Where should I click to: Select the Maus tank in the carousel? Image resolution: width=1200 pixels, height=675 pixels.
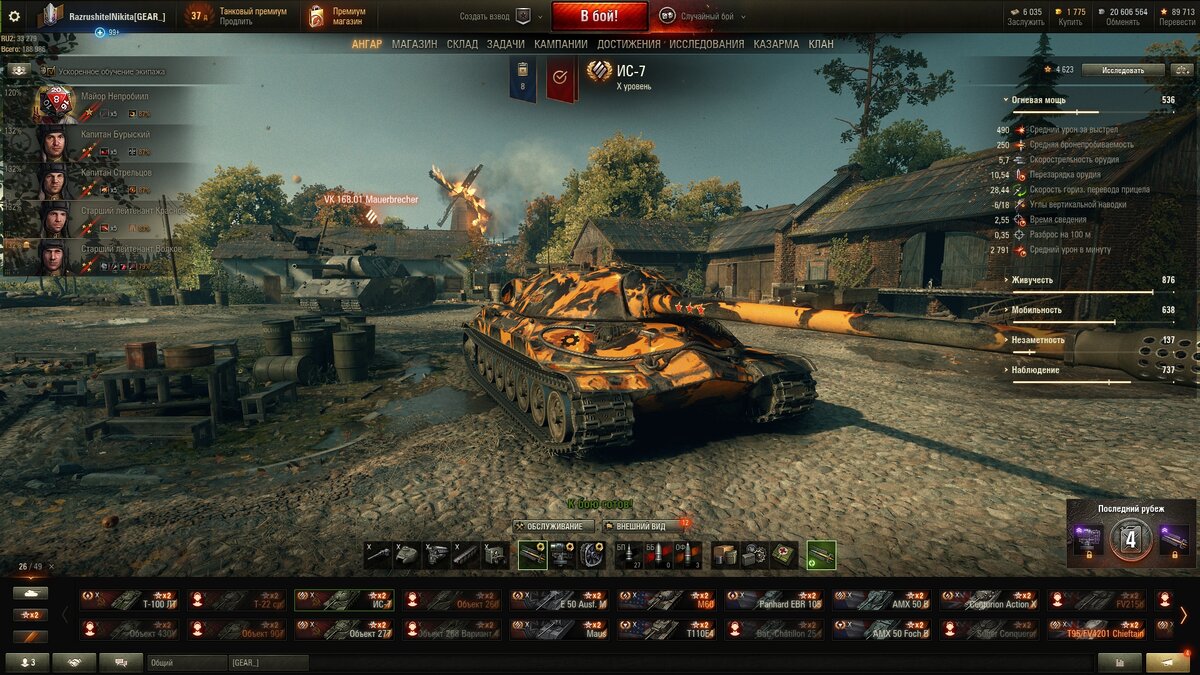point(561,630)
